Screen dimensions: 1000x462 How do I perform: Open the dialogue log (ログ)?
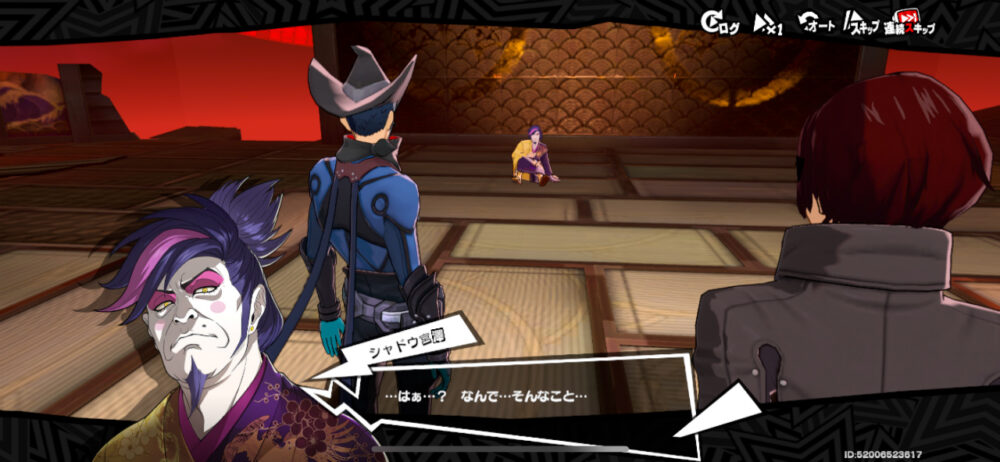(x=720, y=24)
